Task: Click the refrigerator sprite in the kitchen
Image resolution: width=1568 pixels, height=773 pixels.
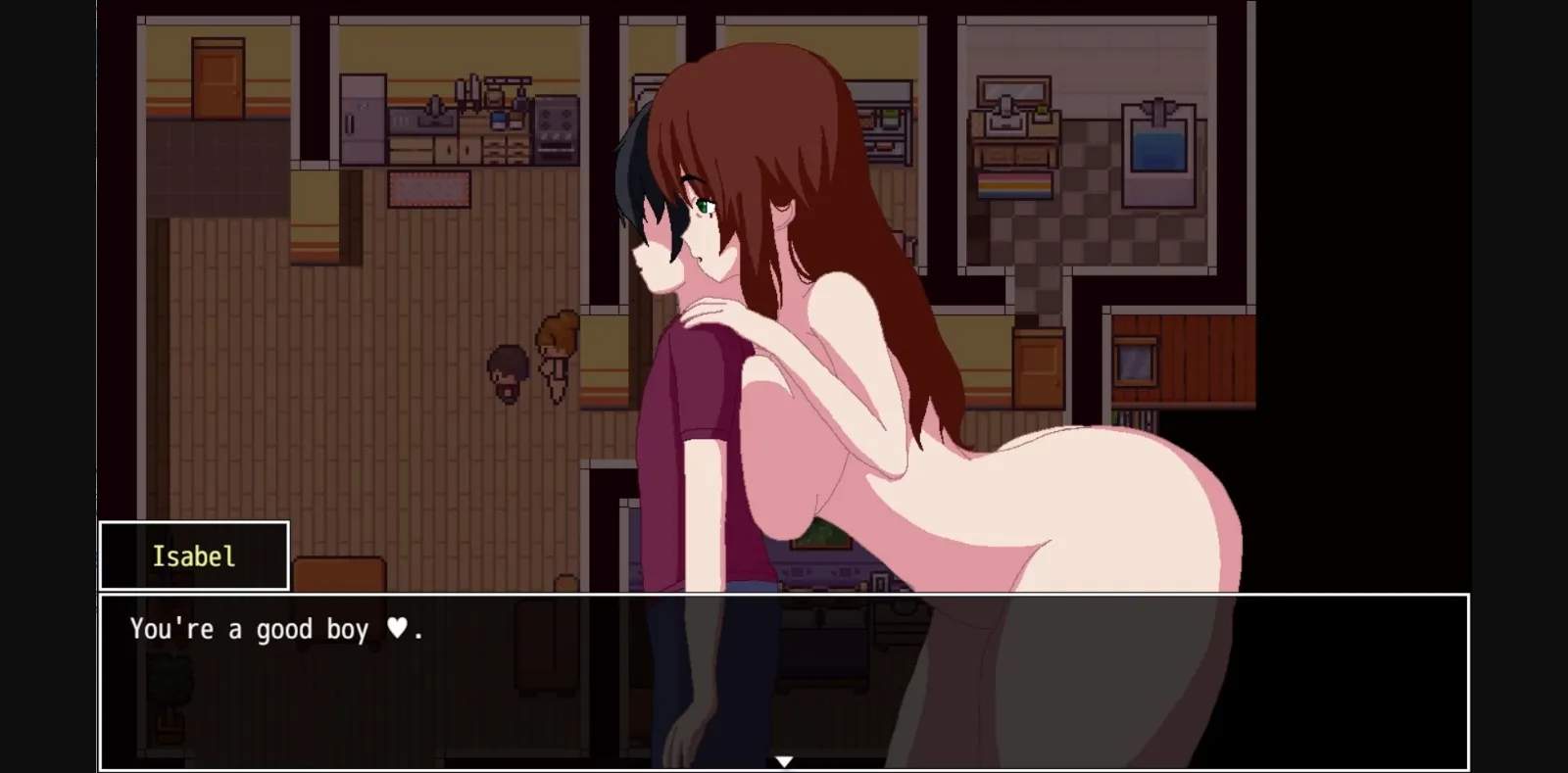Action: [363, 119]
